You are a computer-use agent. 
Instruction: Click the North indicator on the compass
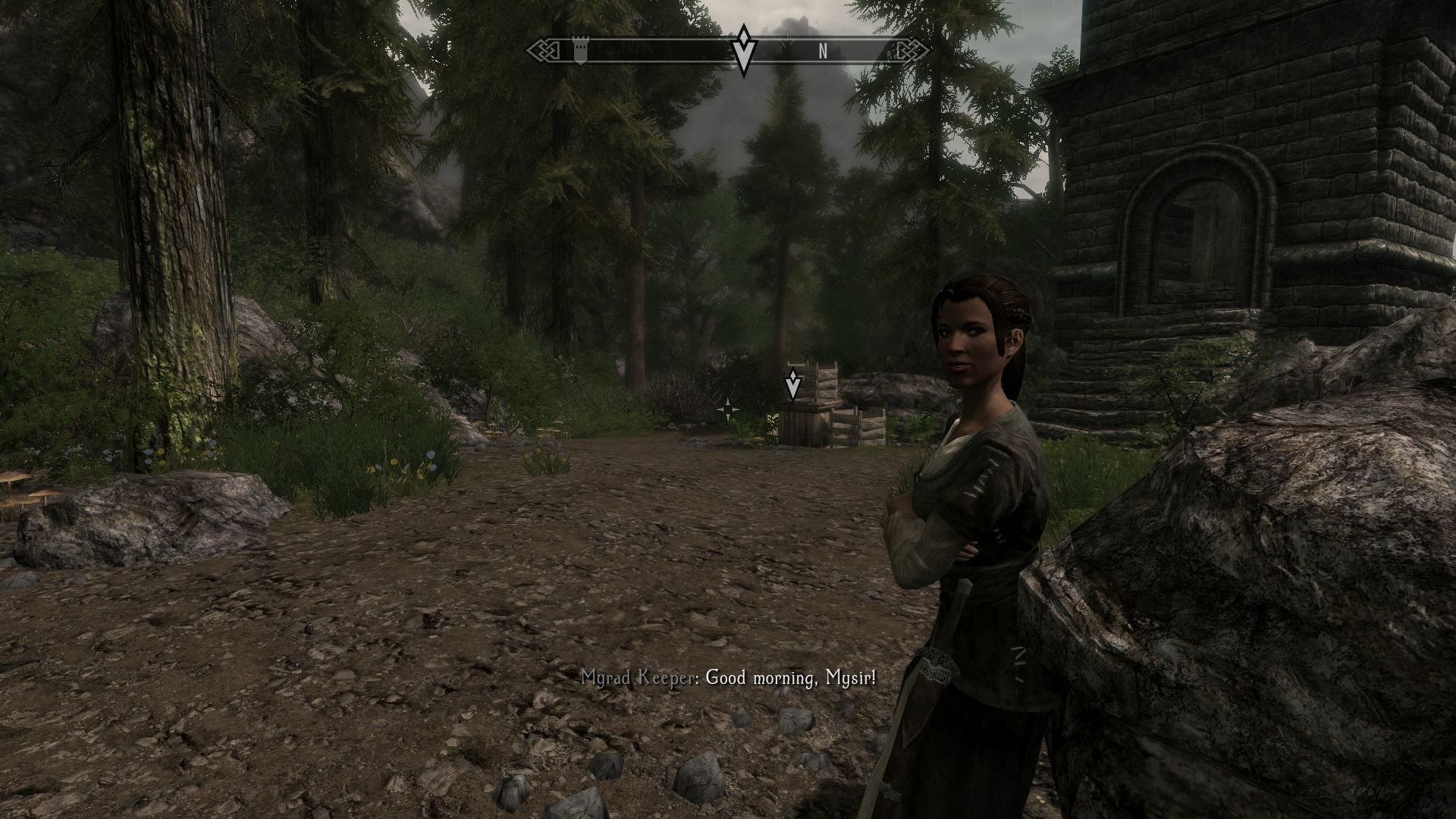tap(822, 52)
